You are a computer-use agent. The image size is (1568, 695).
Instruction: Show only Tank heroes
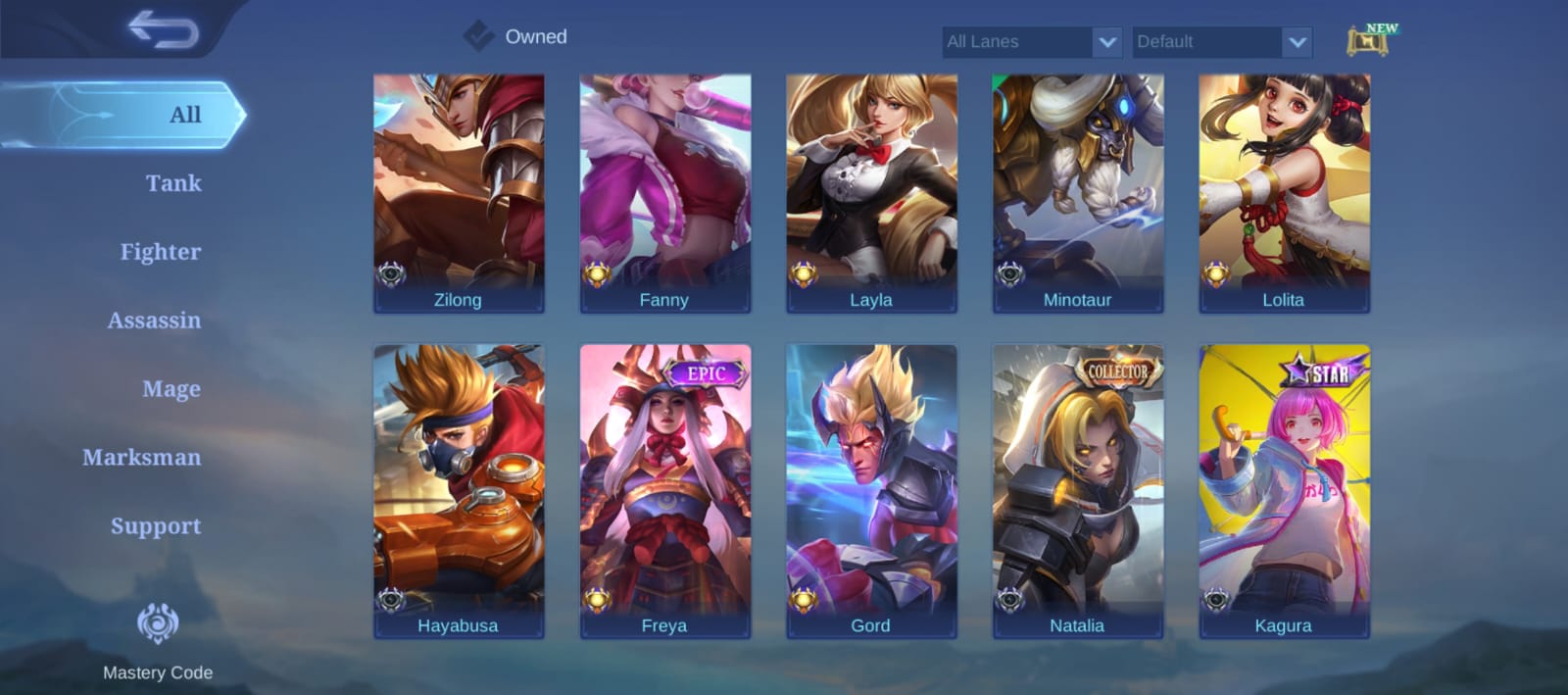(173, 183)
